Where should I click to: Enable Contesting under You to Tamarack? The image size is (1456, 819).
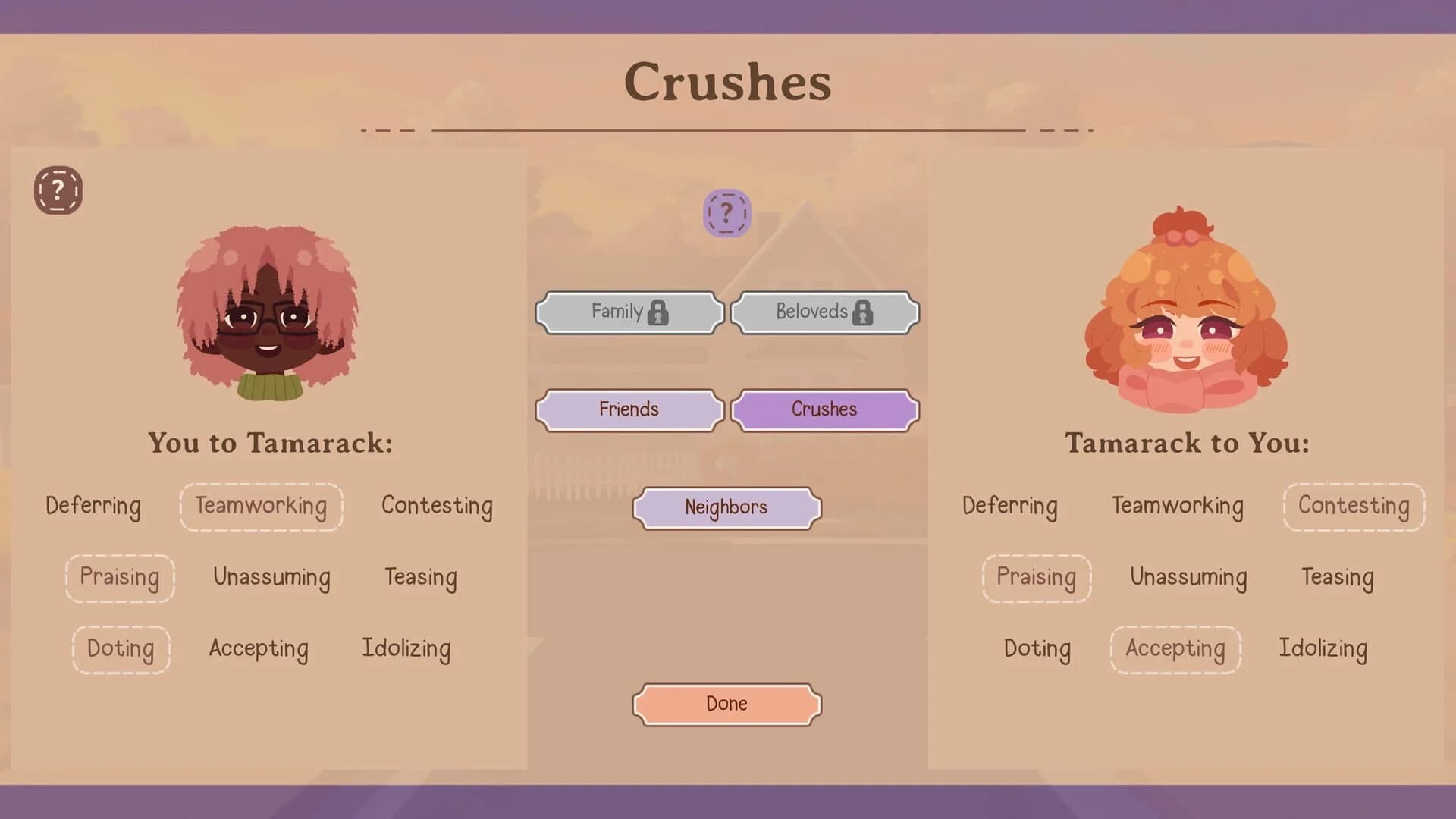coord(437,506)
